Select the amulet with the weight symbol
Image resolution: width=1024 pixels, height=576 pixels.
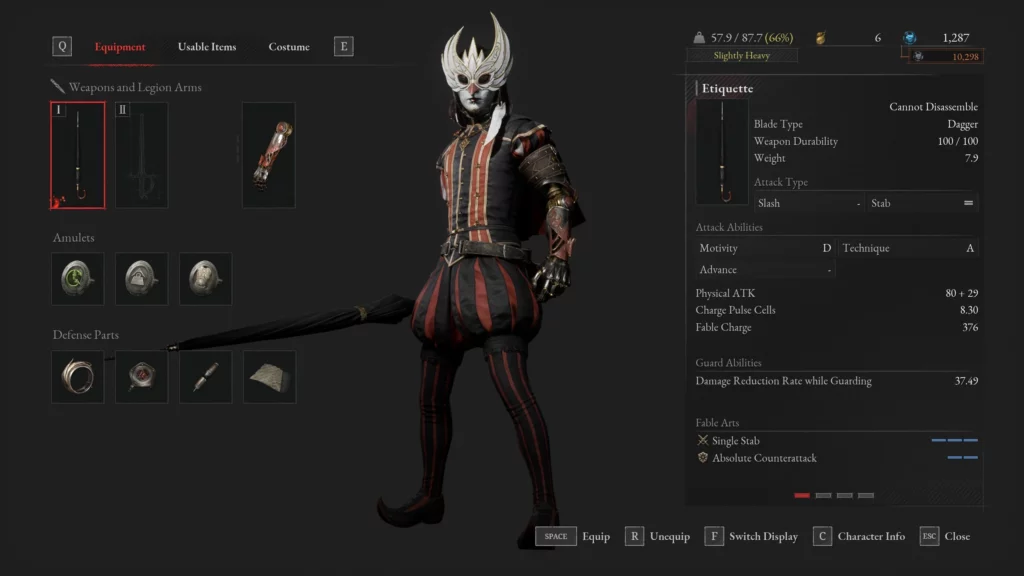tap(142, 278)
